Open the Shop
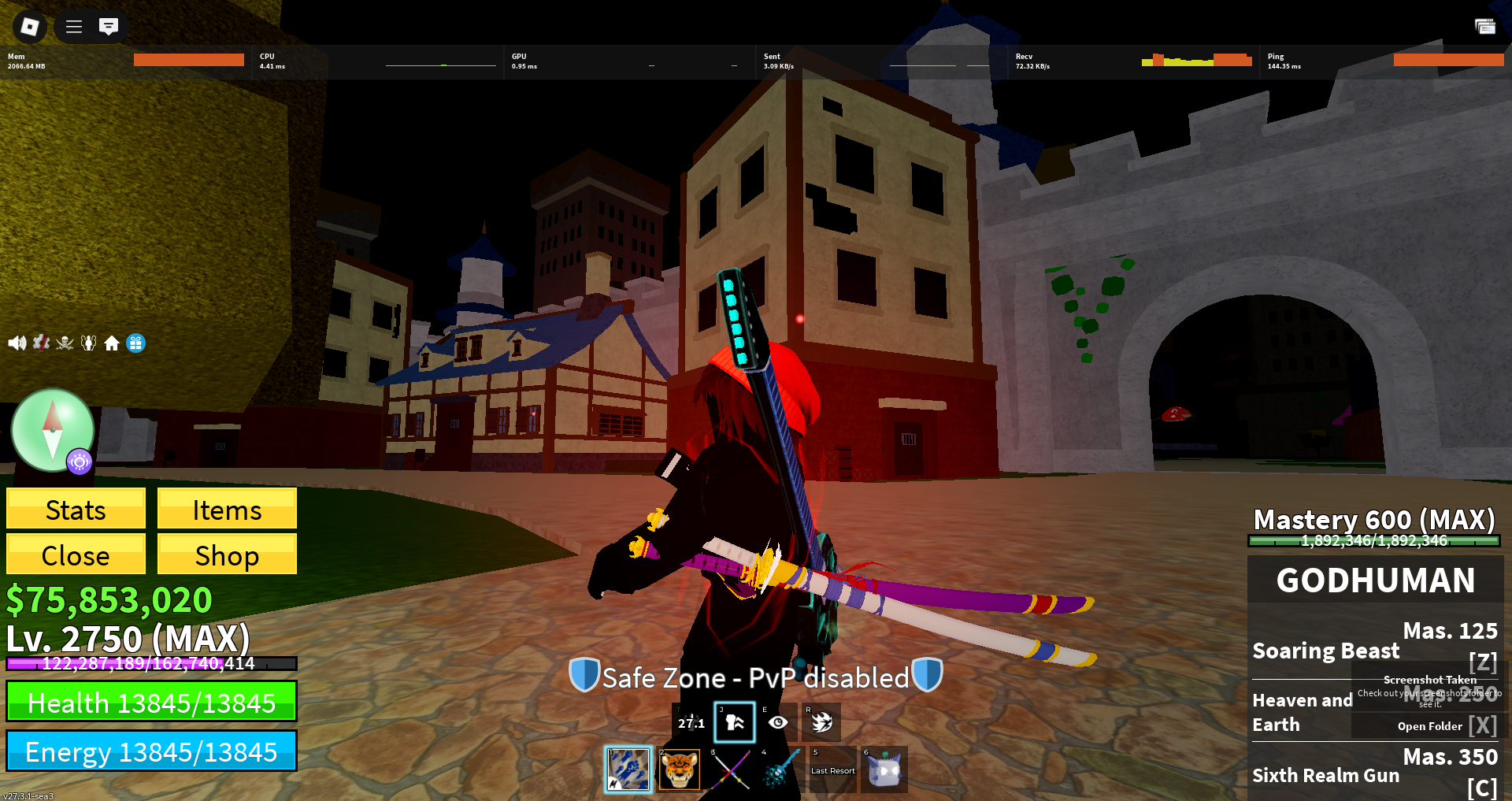This screenshot has width=1512, height=801. 227,555
